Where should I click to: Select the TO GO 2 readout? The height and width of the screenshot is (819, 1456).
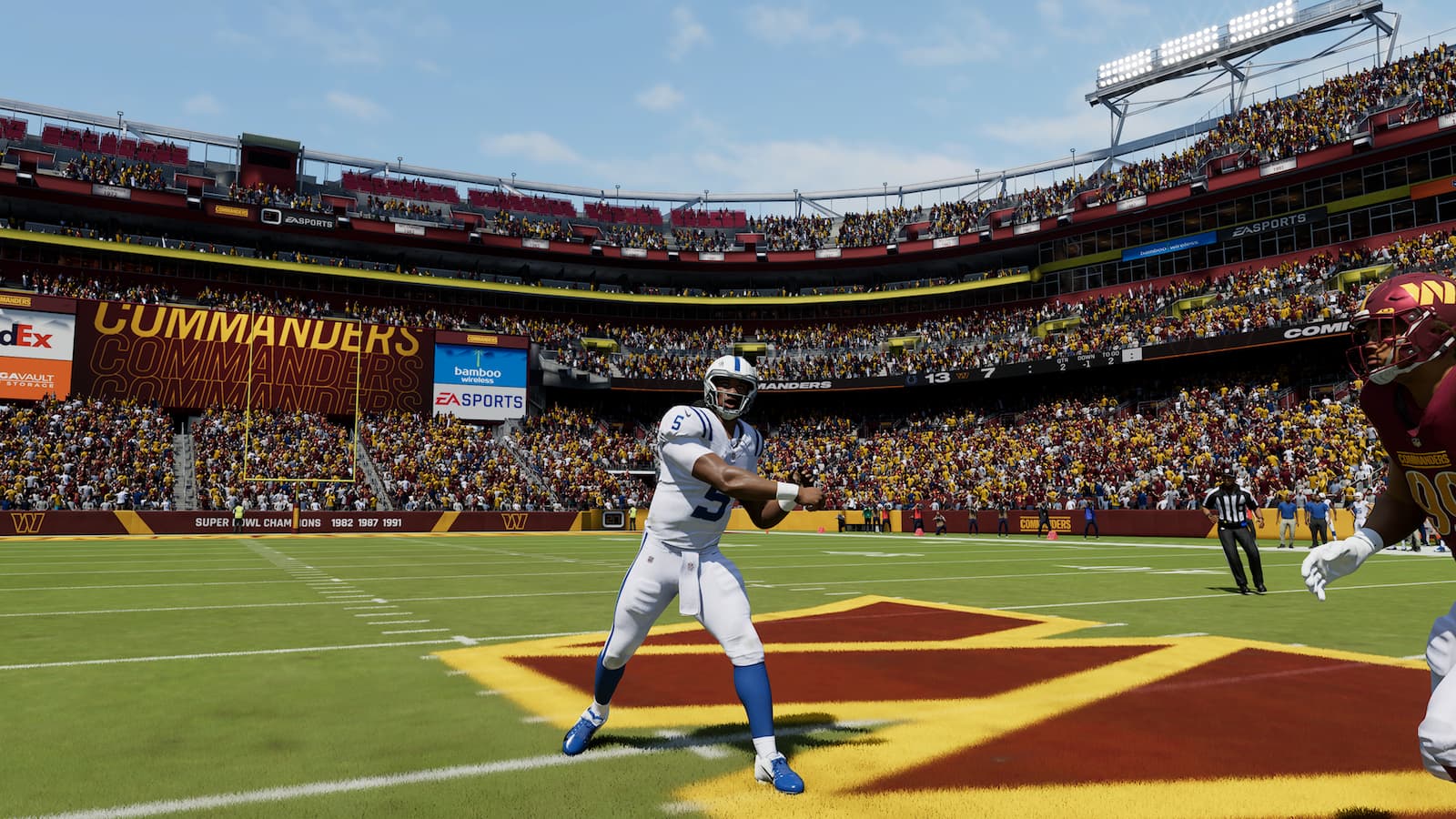1111,359
